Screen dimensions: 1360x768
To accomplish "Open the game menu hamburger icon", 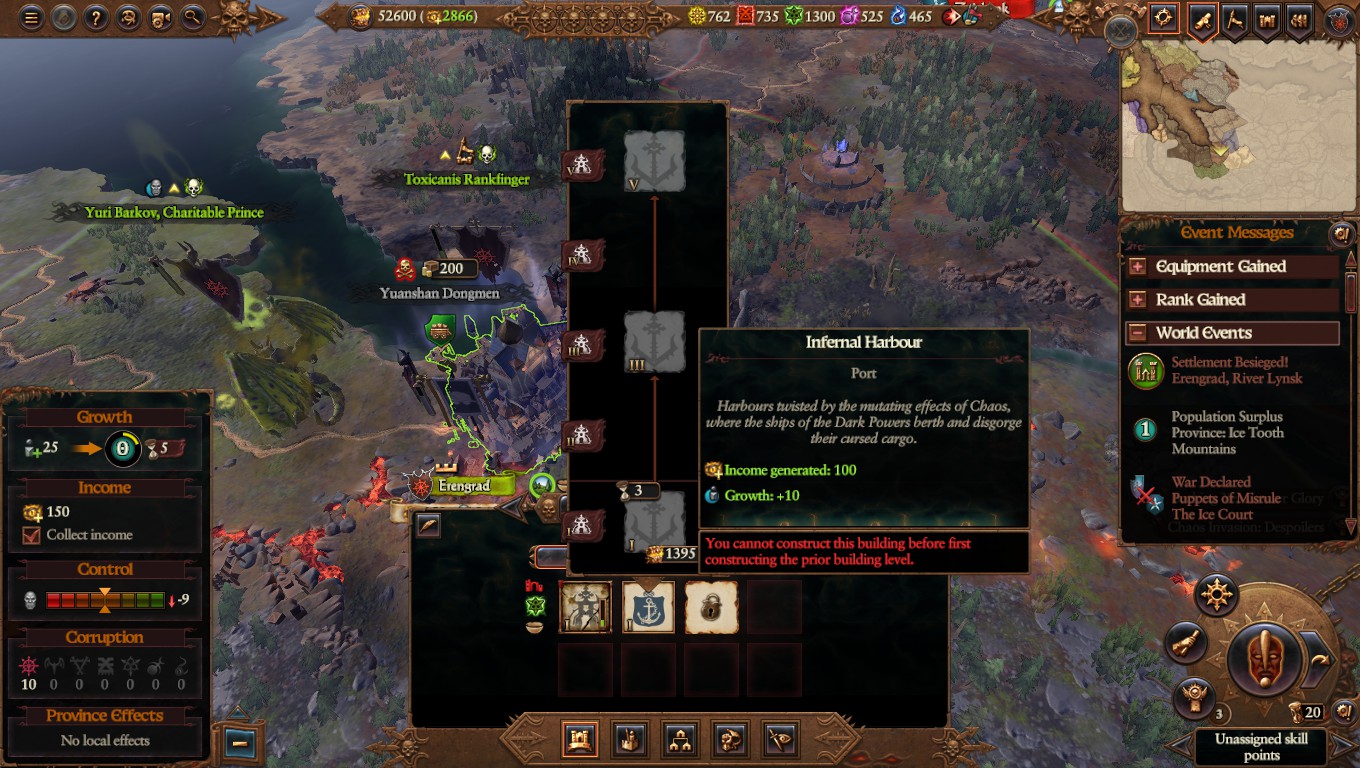I will point(30,16).
